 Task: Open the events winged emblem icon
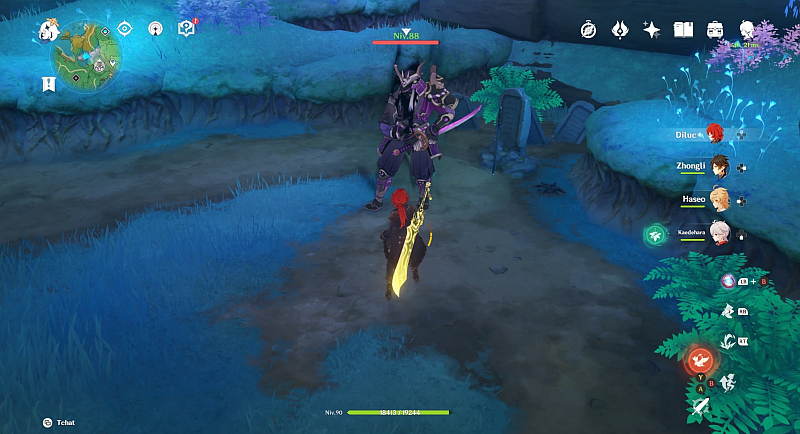pos(619,30)
